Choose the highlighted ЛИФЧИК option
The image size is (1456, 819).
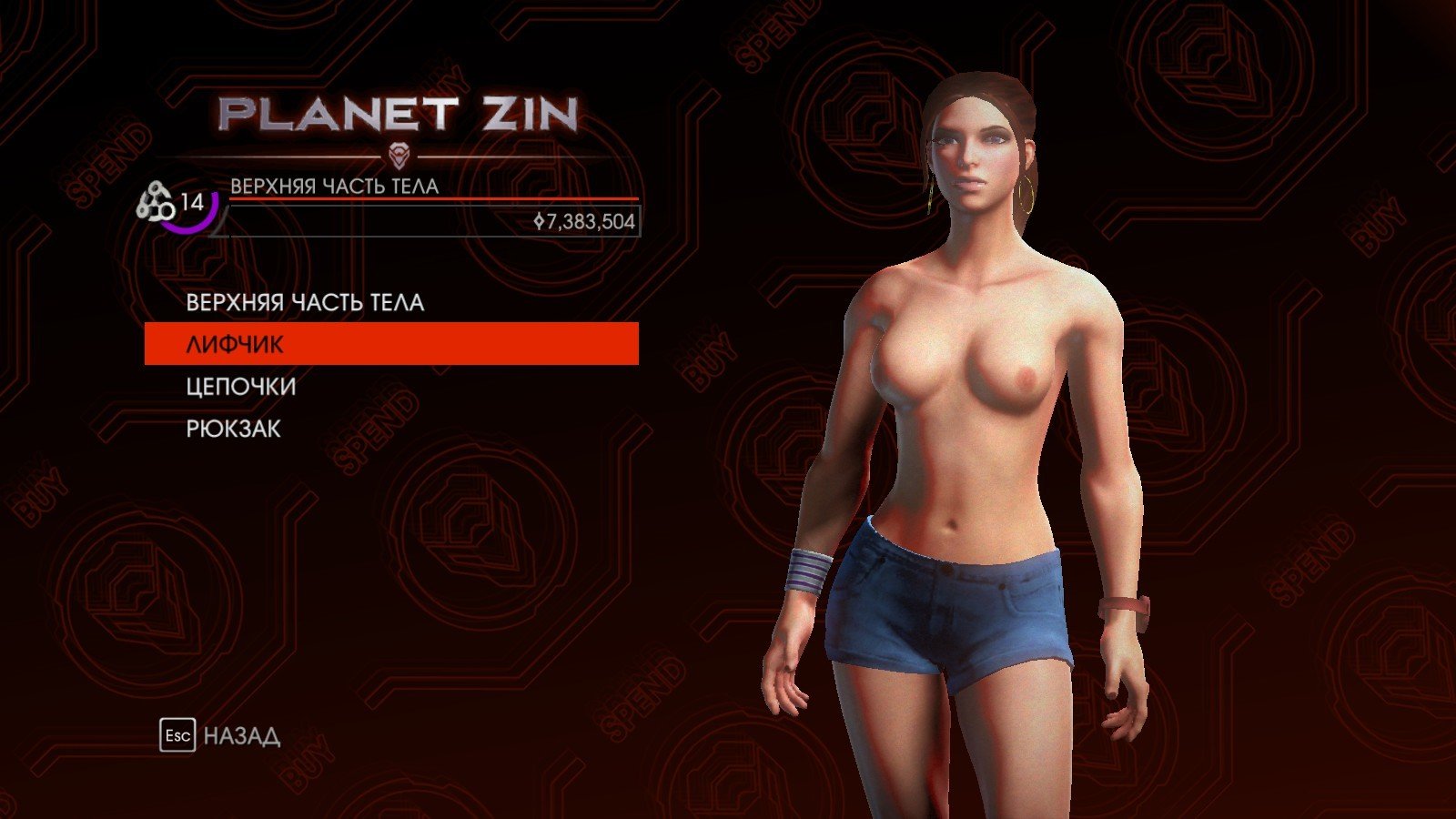[x=391, y=344]
